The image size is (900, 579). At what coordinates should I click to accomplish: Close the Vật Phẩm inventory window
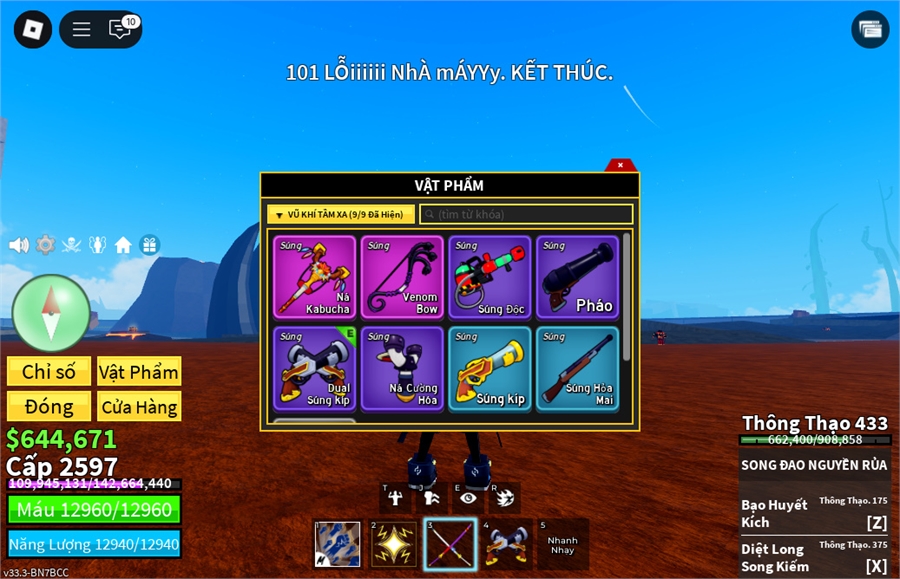pyautogui.click(x=620, y=165)
